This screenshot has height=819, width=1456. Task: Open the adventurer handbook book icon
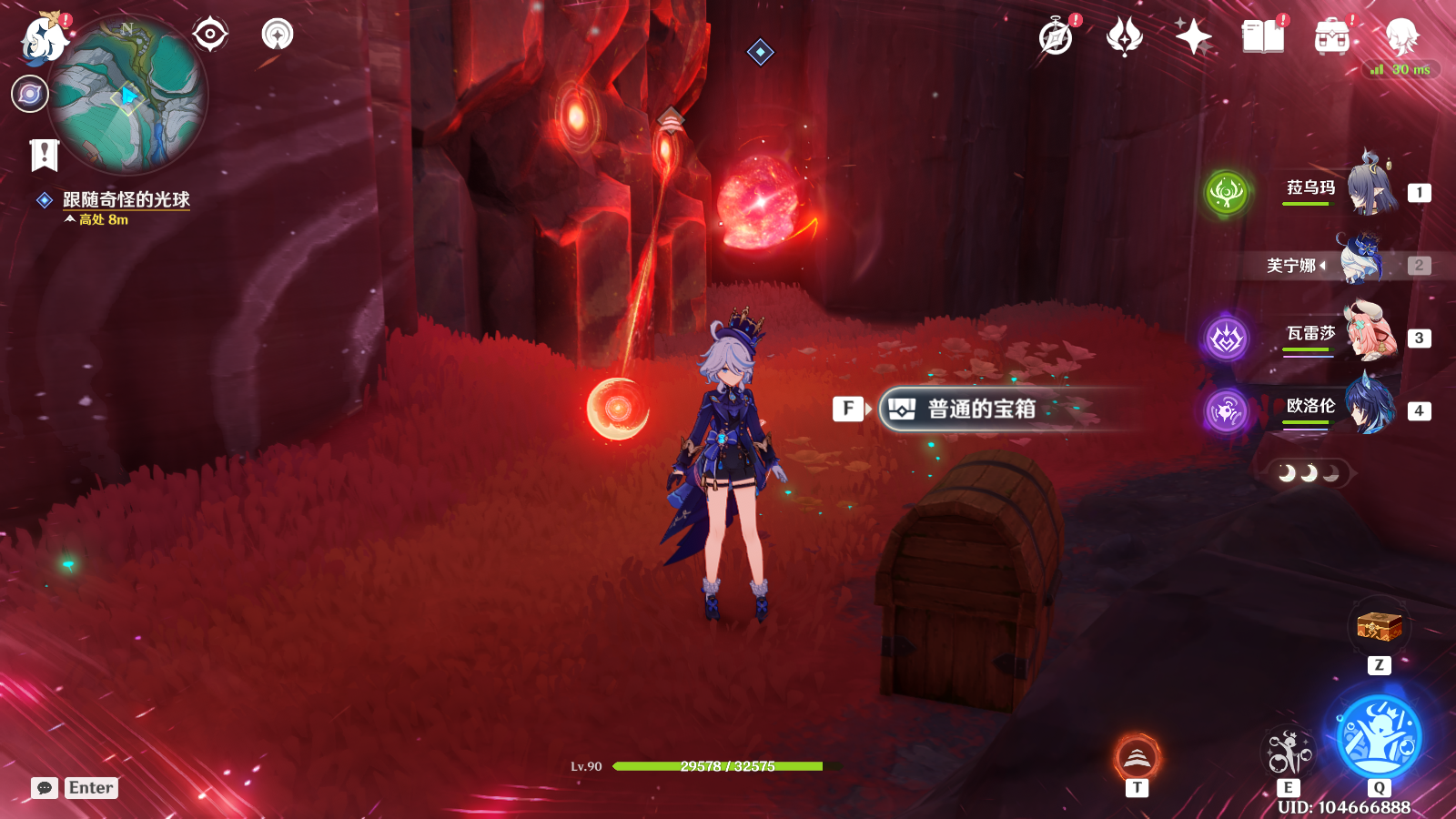click(x=1262, y=37)
